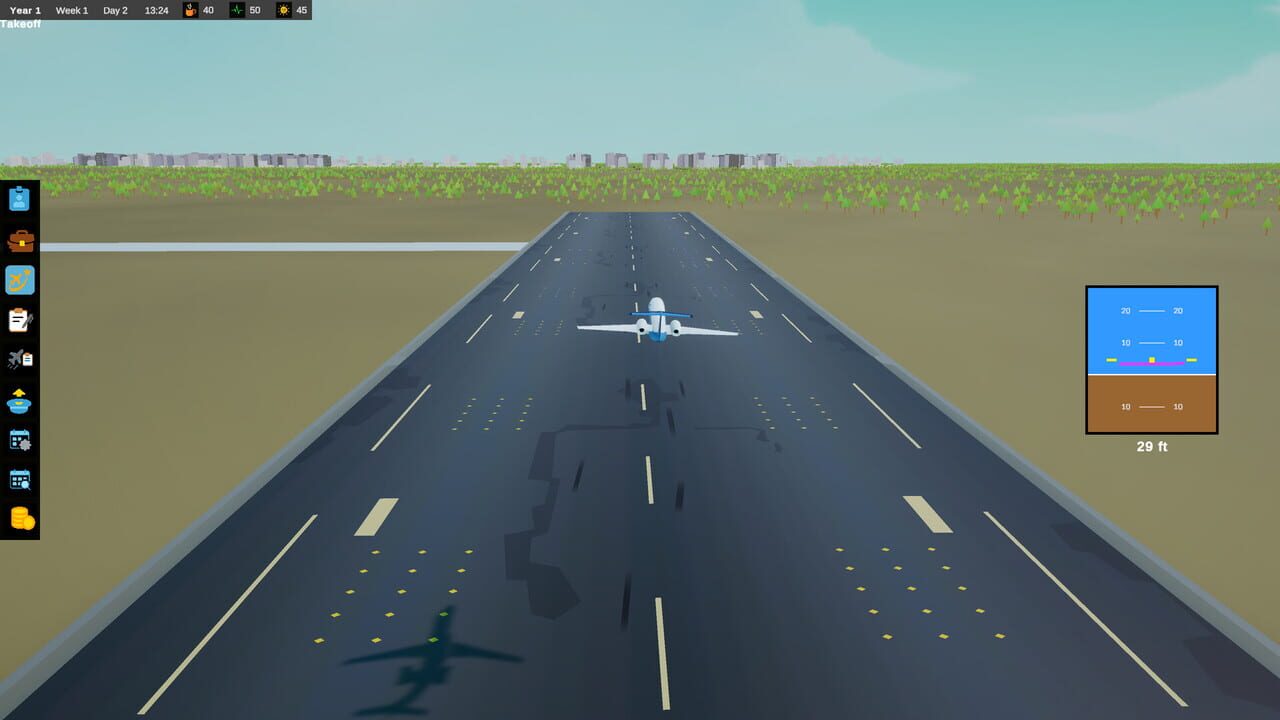Open the pilot cap crew panel
Screen dimensions: 1280x720
[x=20, y=401]
